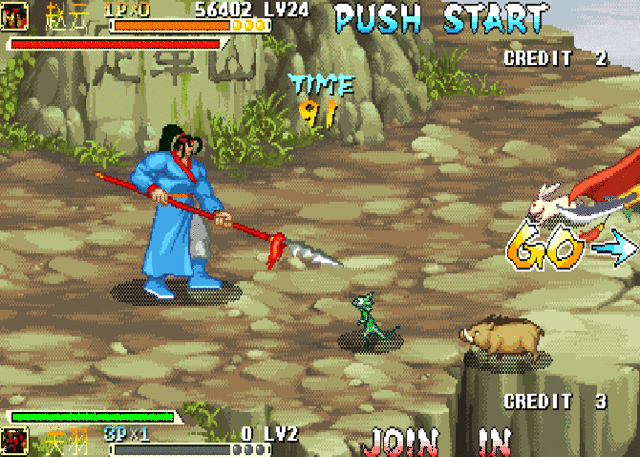640x457 pixels.
Task: Click the PUSH START prompt
Action: click(x=441, y=18)
